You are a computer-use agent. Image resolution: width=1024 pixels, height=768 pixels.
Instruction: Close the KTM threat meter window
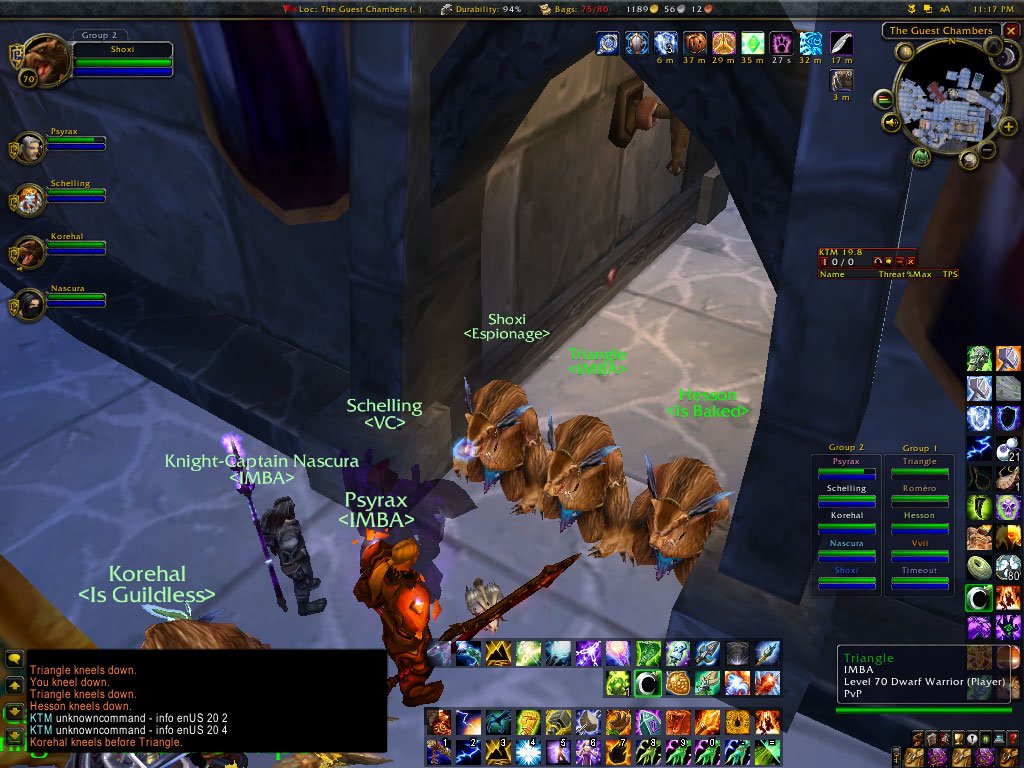pyautogui.click(x=911, y=262)
